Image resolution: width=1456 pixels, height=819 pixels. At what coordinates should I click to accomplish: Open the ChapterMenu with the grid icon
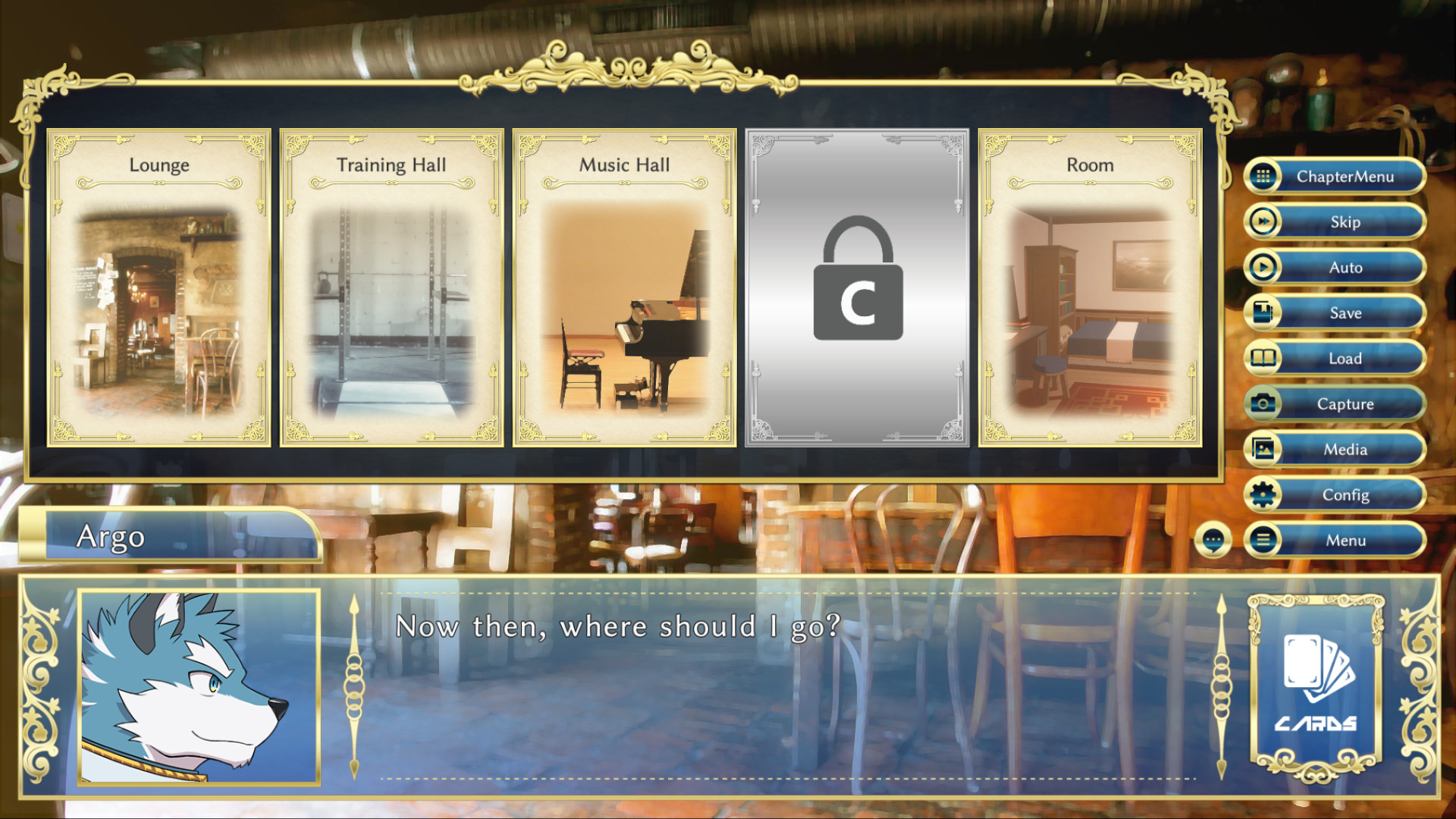(x=1262, y=176)
